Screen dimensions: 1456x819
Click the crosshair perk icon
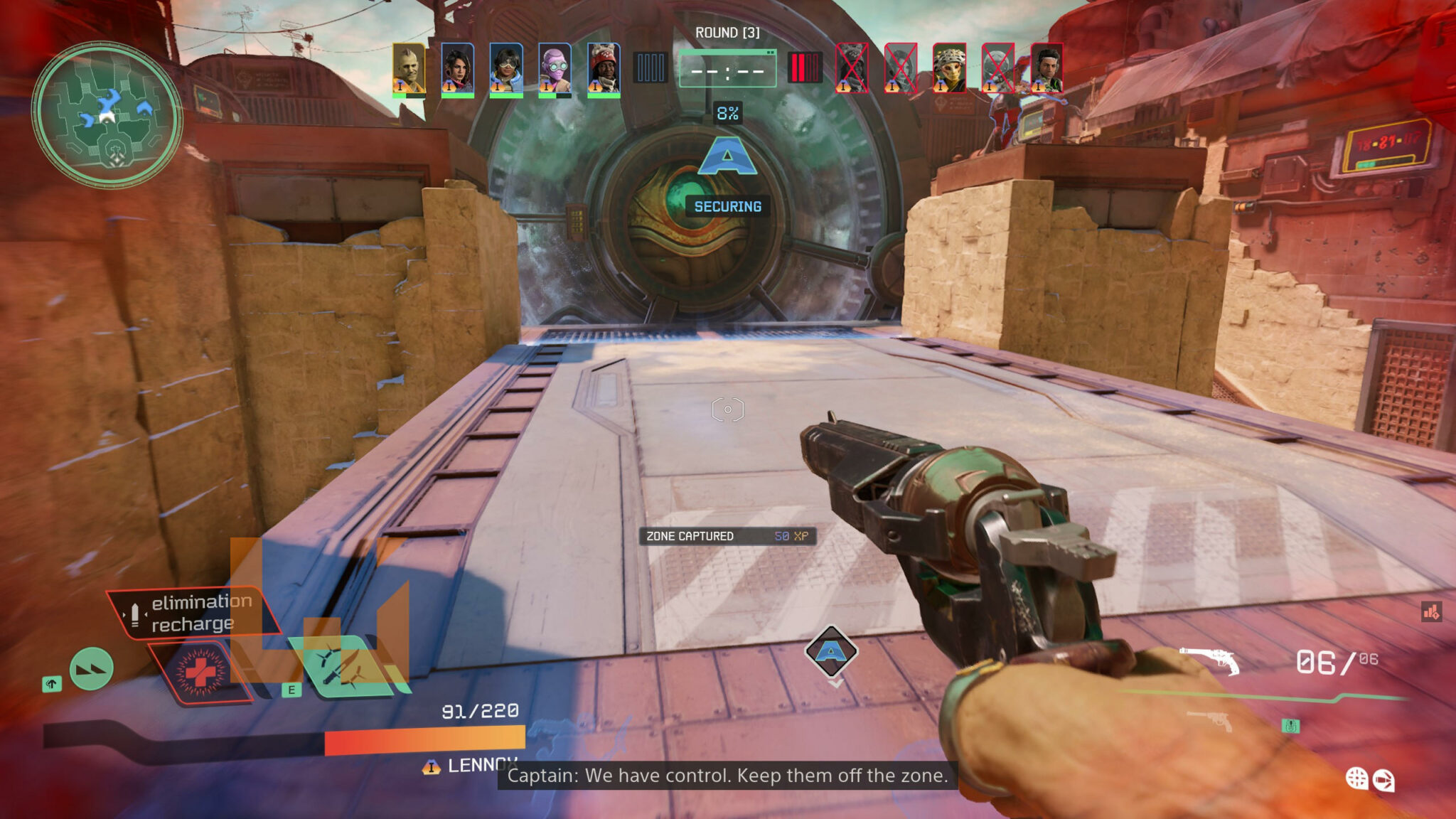tap(1356, 778)
